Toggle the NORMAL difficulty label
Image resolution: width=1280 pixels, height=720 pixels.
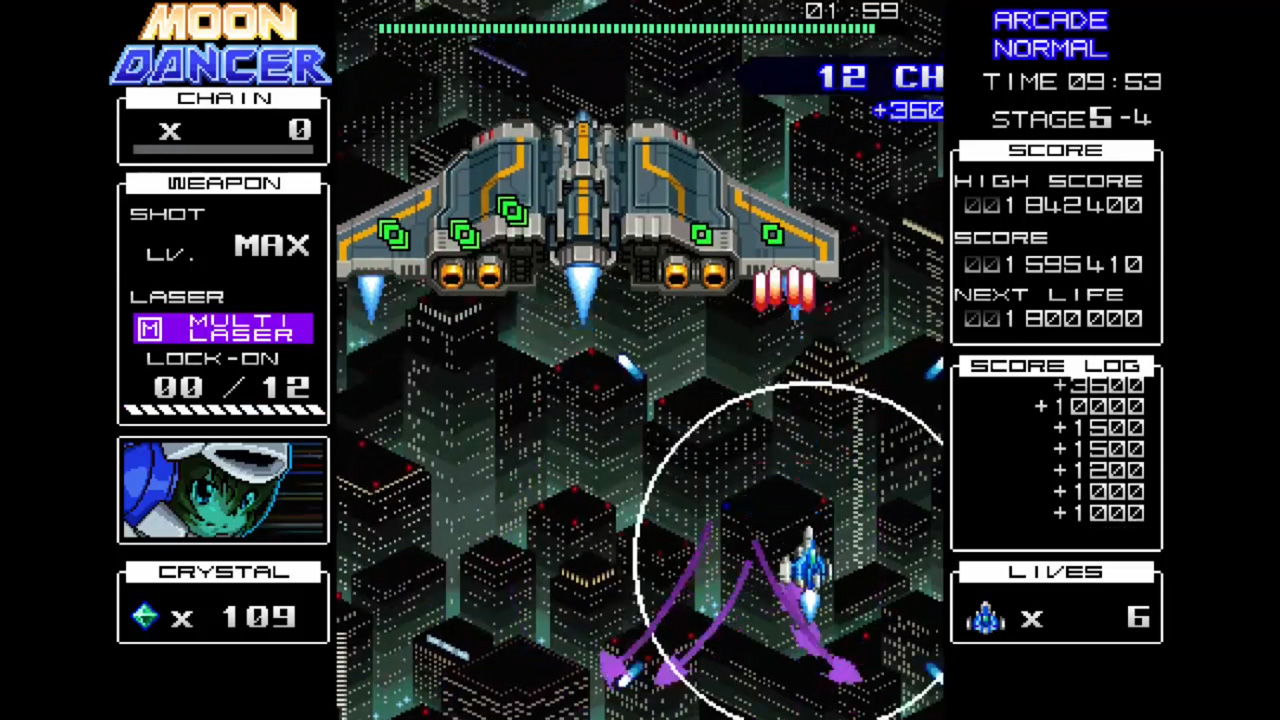[1049, 48]
